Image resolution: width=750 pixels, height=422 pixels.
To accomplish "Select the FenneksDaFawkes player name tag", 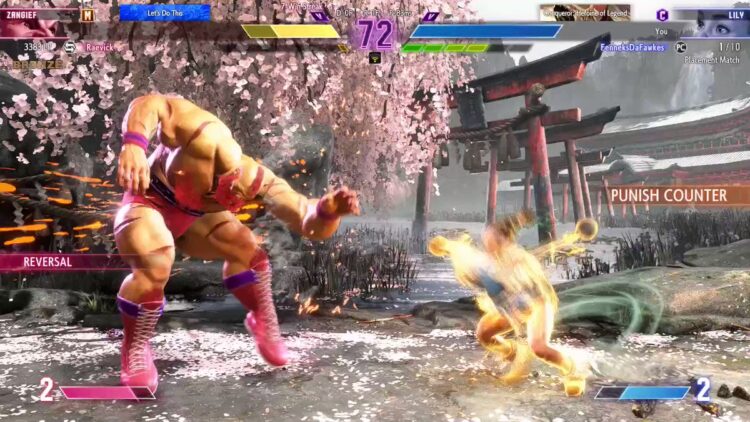I will pos(634,47).
